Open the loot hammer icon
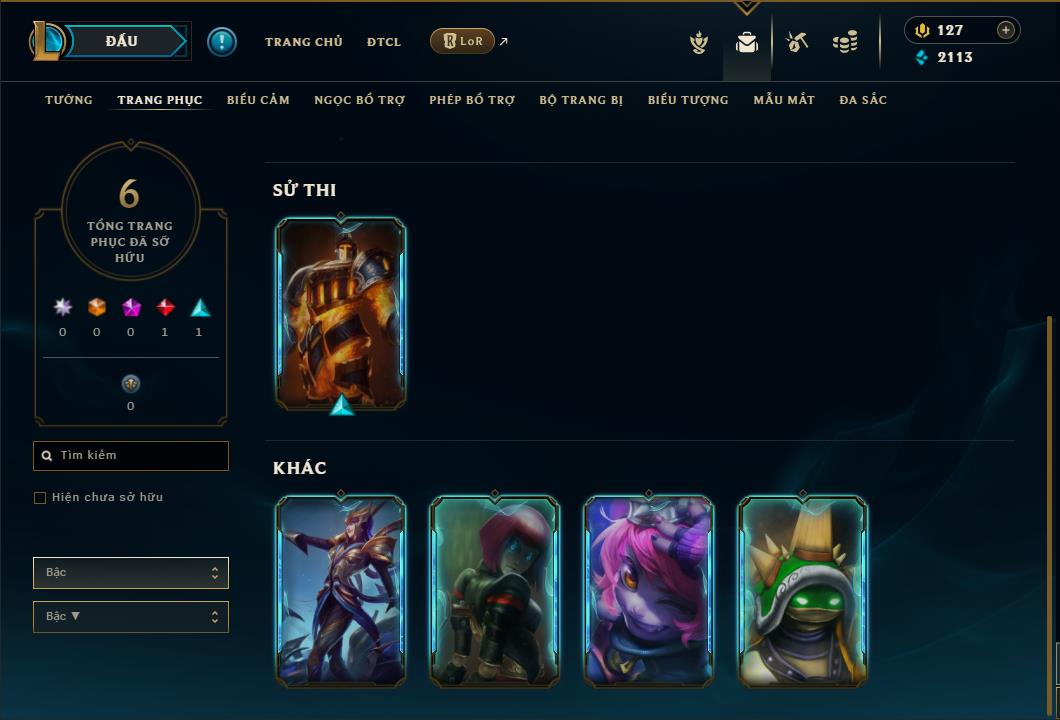 tap(797, 42)
